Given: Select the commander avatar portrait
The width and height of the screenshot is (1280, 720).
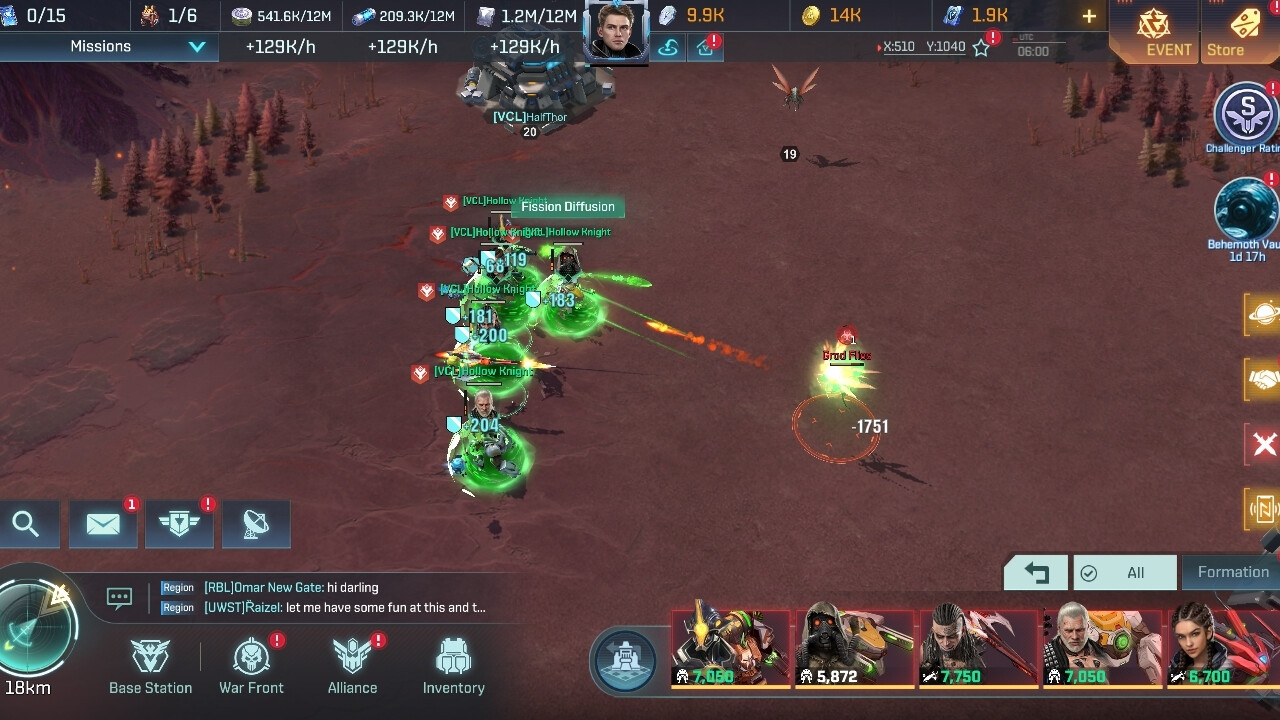Looking at the screenshot, I should (616, 27).
